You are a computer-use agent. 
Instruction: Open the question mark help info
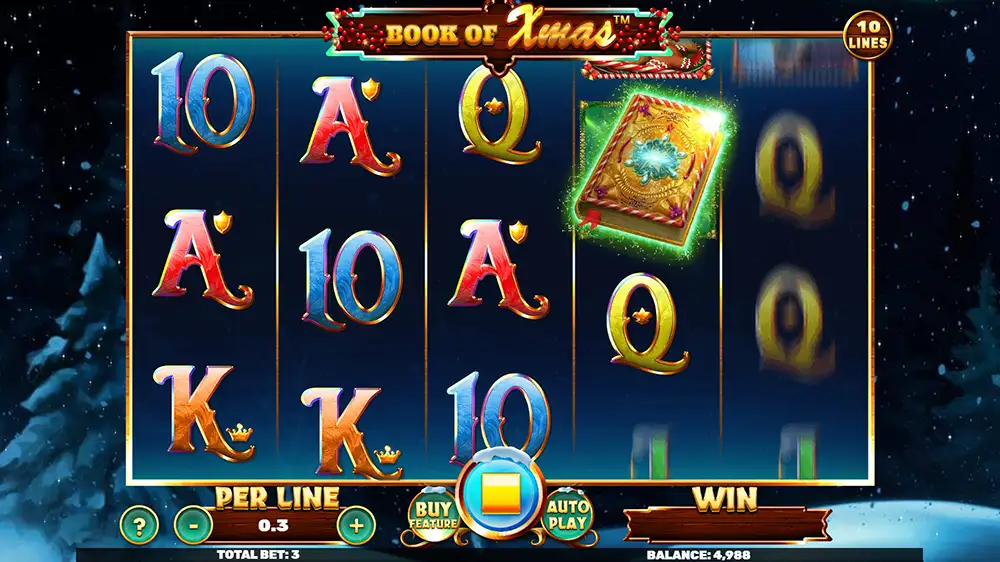pos(139,524)
